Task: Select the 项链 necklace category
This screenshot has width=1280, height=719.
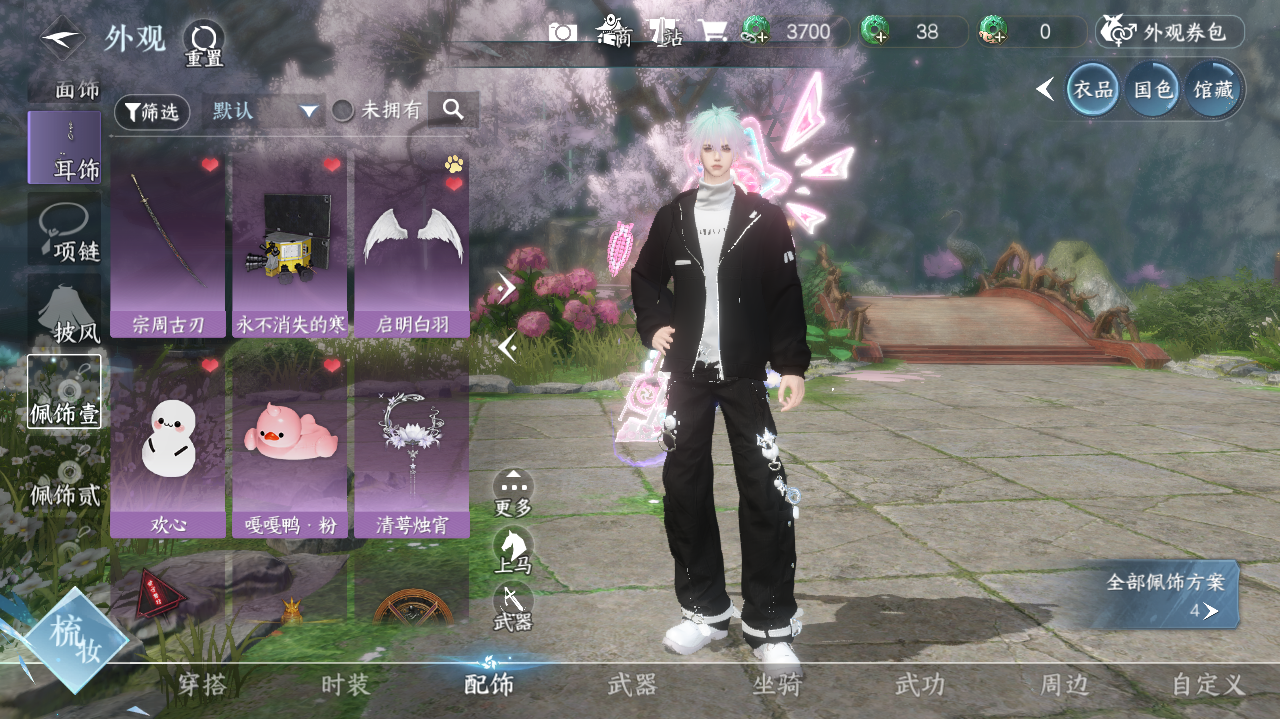Action: pos(65,230)
